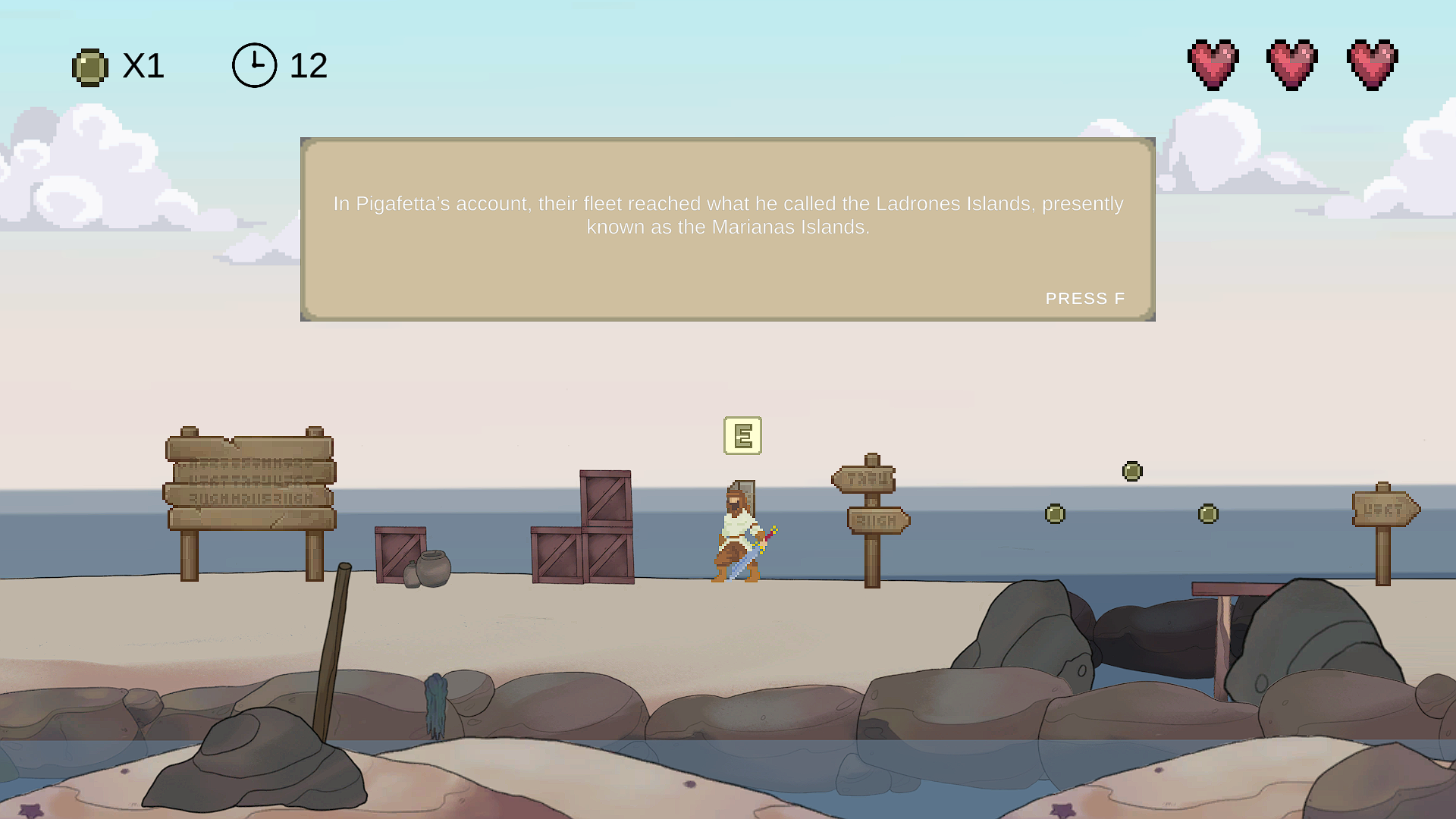The image size is (1456, 819).
Task: Click the coin icon in the counter HUD
Action: (x=90, y=67)
